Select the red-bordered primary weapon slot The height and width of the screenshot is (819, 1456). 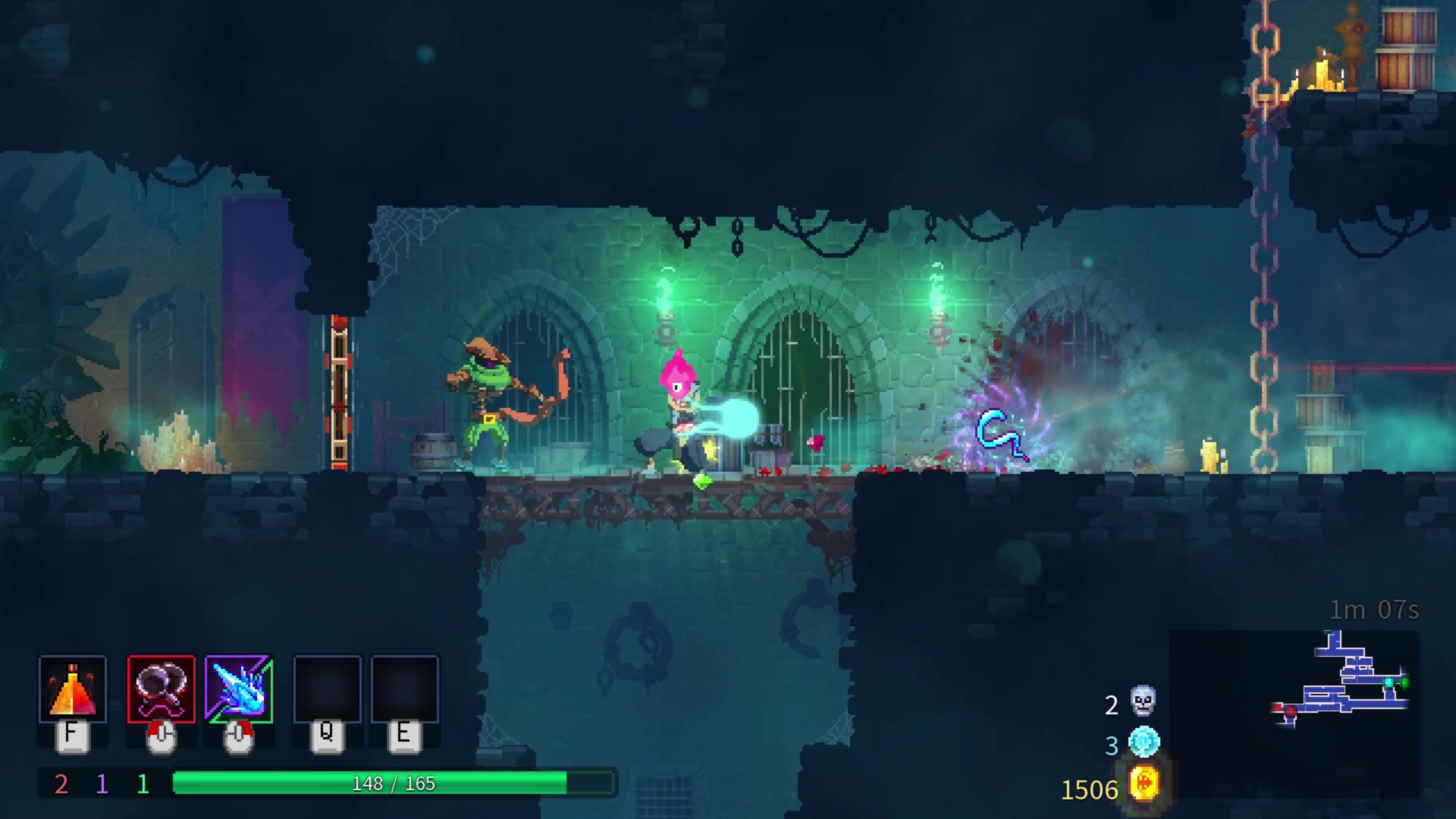pos(162,690)
